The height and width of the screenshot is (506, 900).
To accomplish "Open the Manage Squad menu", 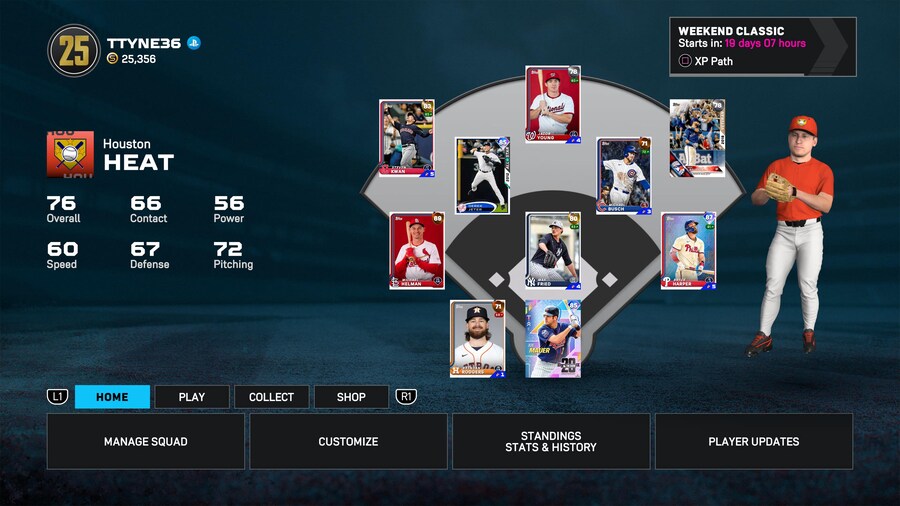I will [146, 441].
